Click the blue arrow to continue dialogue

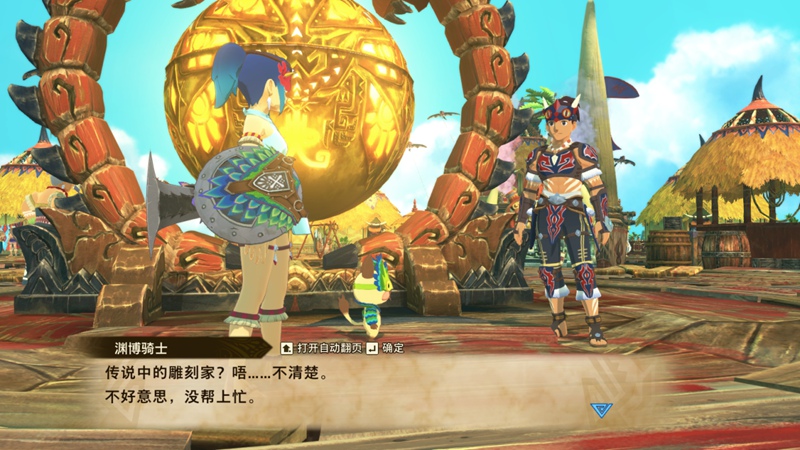click(599, 409)
